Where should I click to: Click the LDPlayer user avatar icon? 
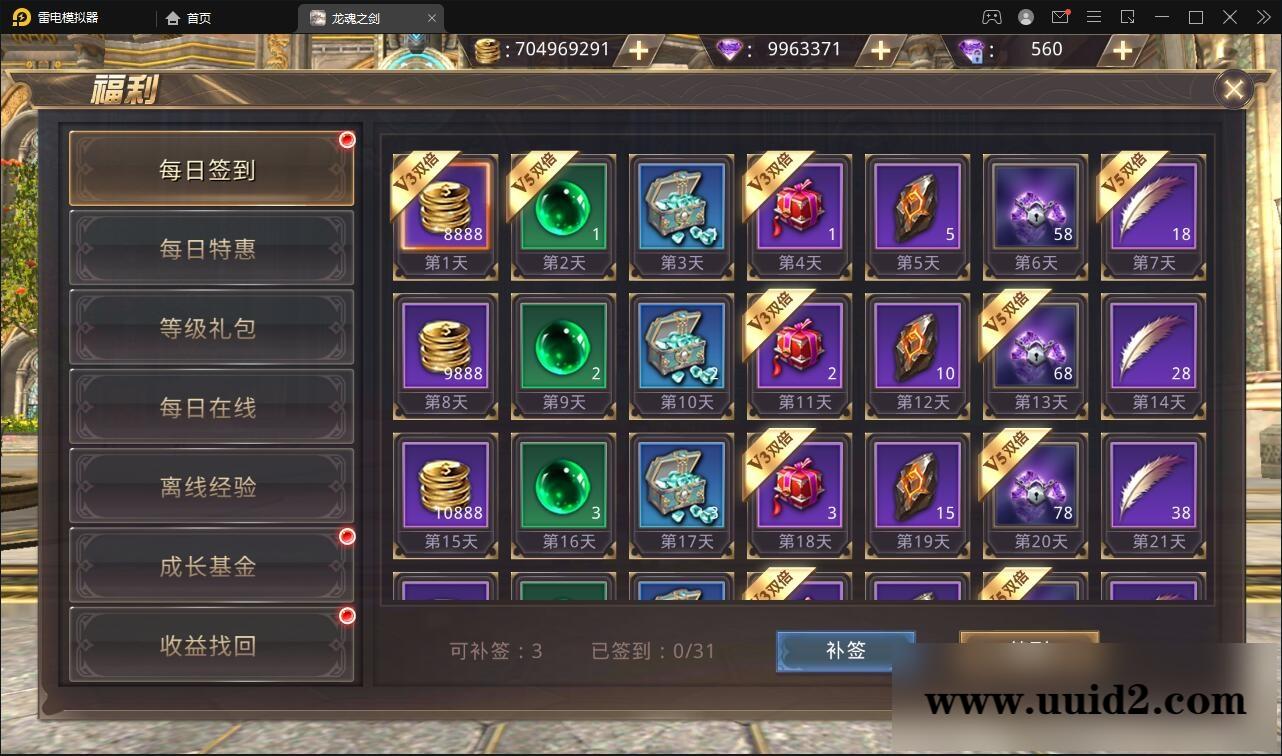(1025, 17)
